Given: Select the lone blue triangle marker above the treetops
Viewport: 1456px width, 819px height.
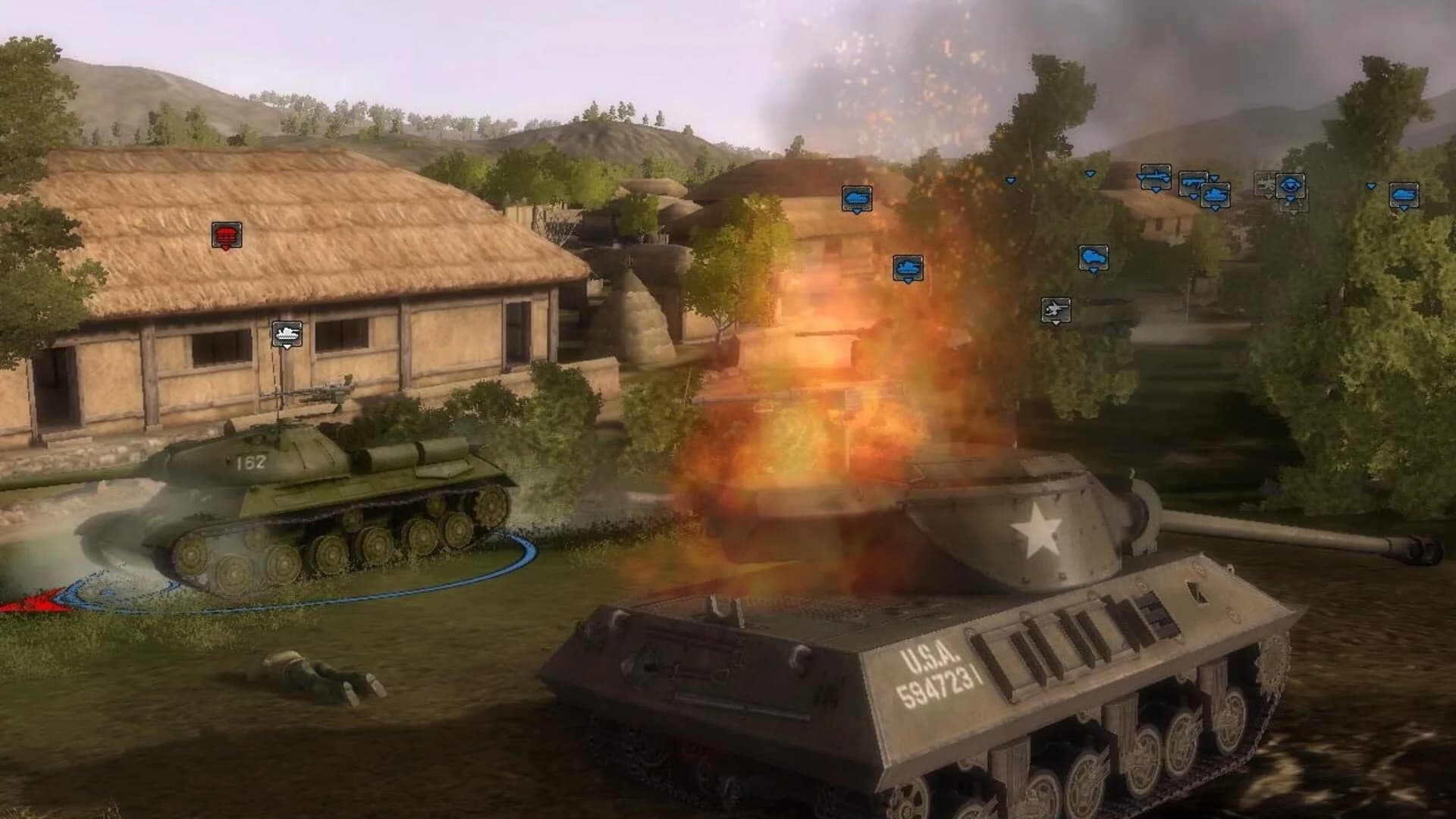Looking at the screenshot, I should pyautogui.click(x=1009, y=180).
